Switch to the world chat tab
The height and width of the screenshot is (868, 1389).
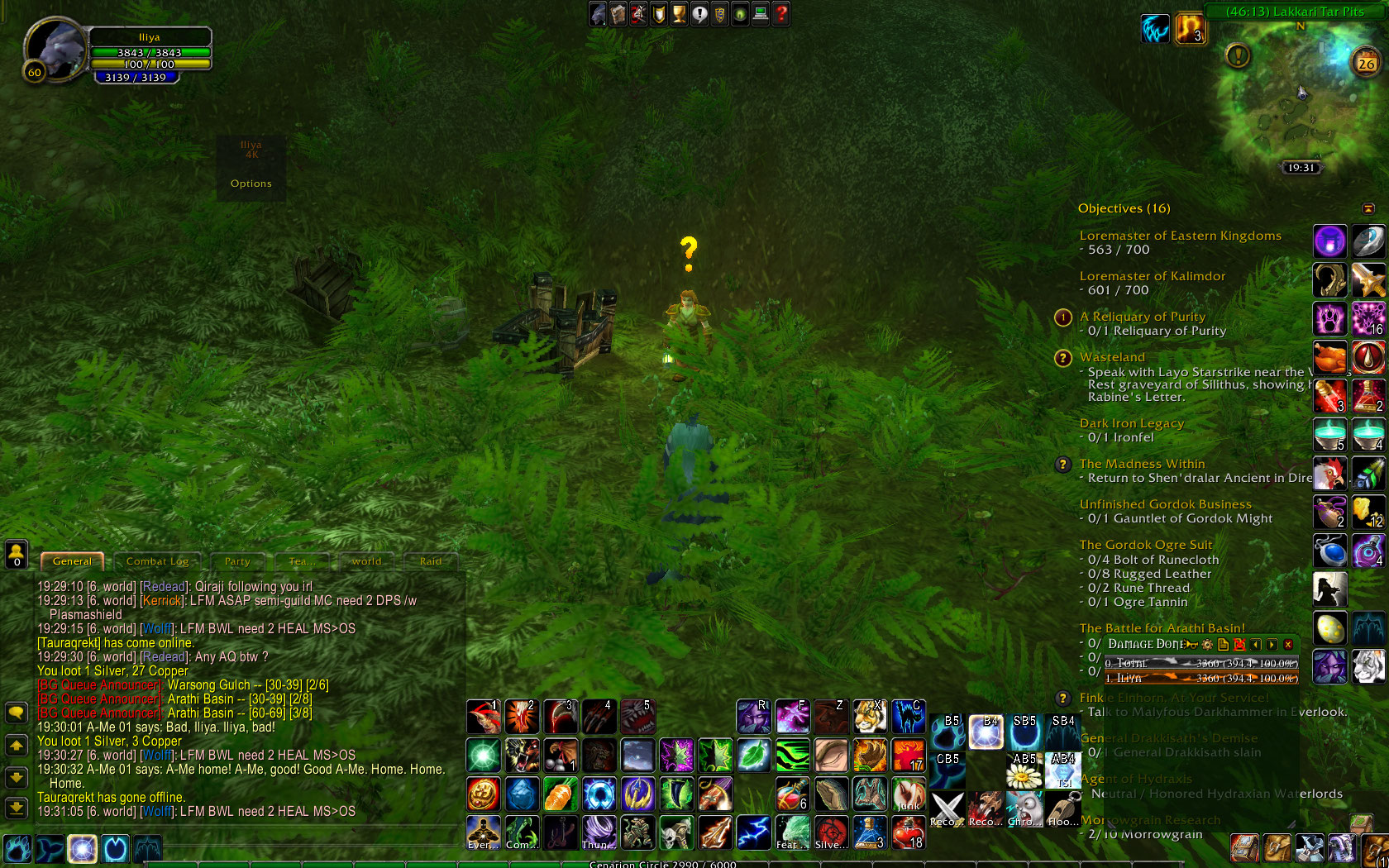coord(366,561)
